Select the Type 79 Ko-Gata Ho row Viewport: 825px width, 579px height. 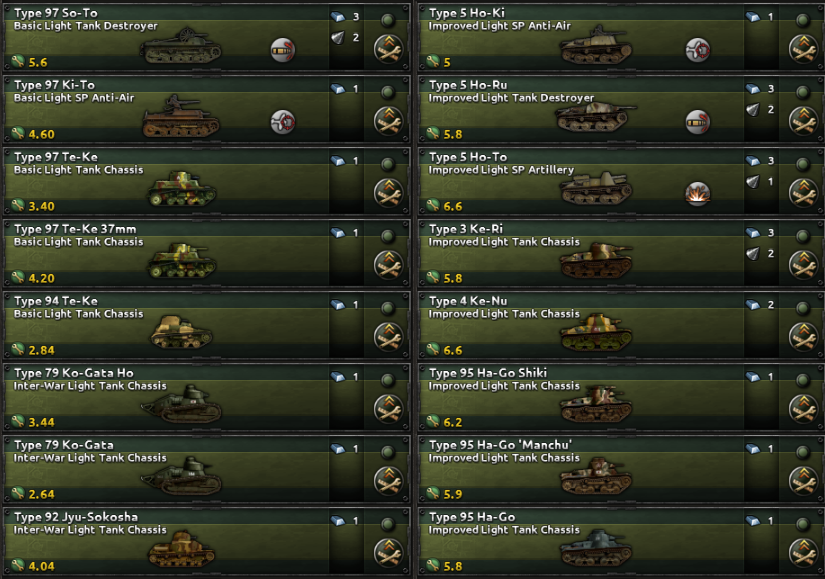(170, 398)
